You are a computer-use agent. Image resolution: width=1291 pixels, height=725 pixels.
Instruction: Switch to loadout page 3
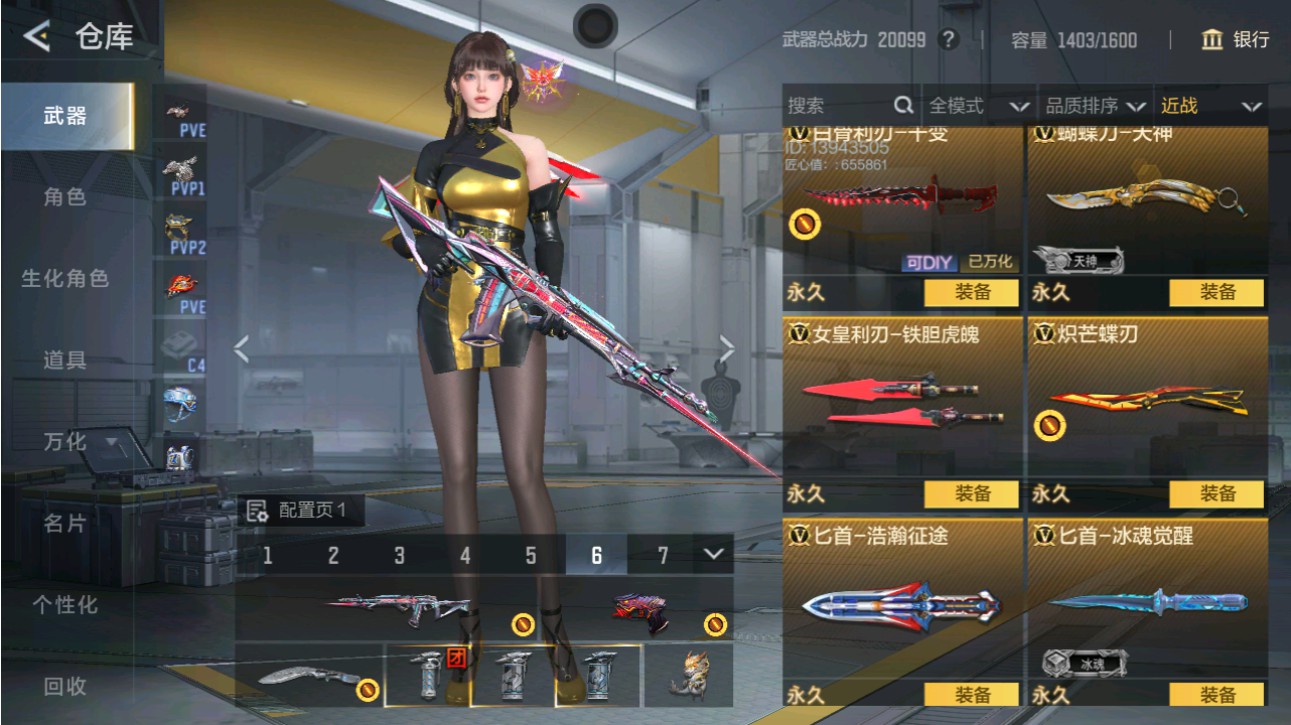pyautogui.click(x=397, y=553)
